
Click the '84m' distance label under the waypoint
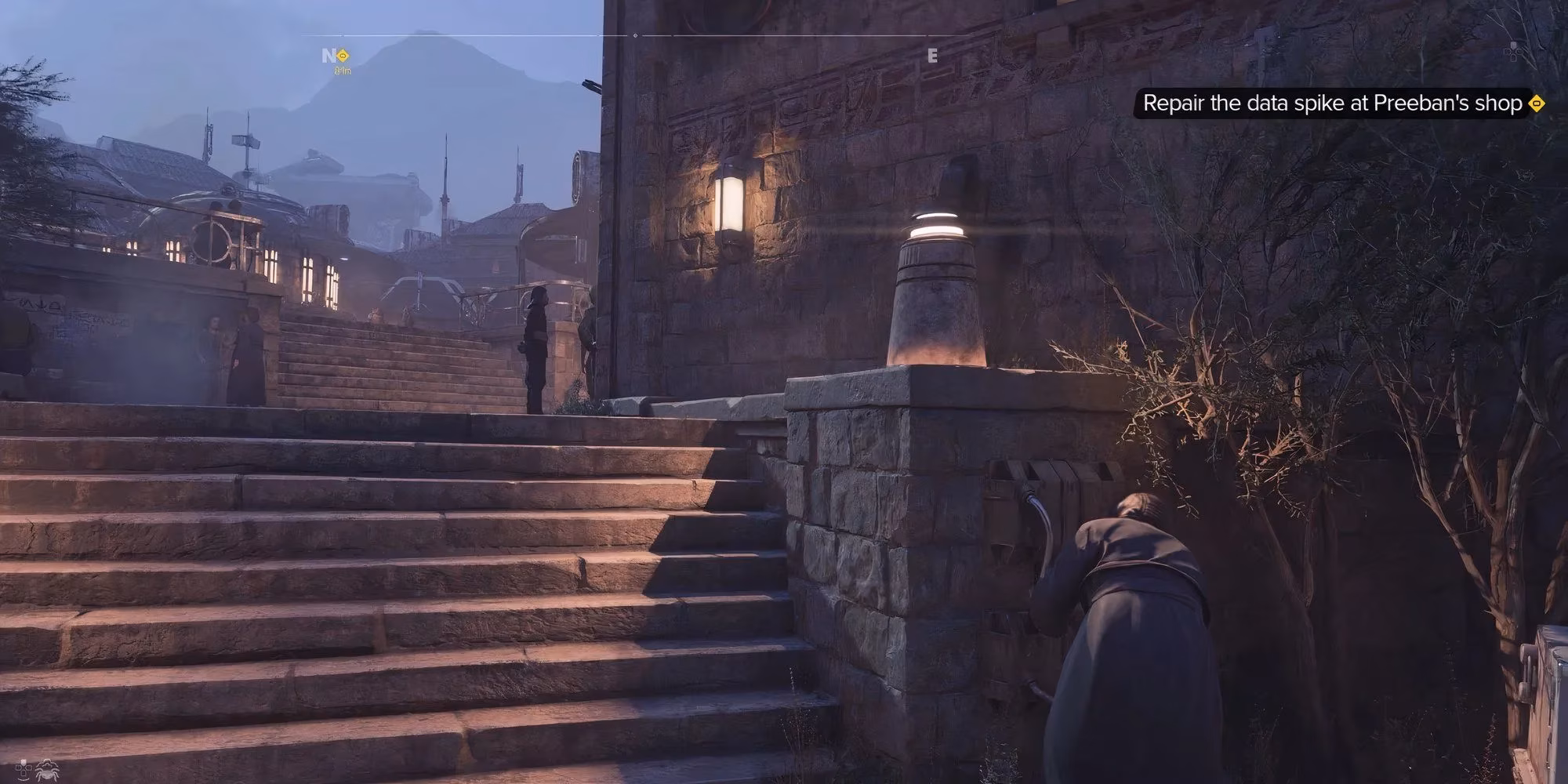[x=342, y=72]
